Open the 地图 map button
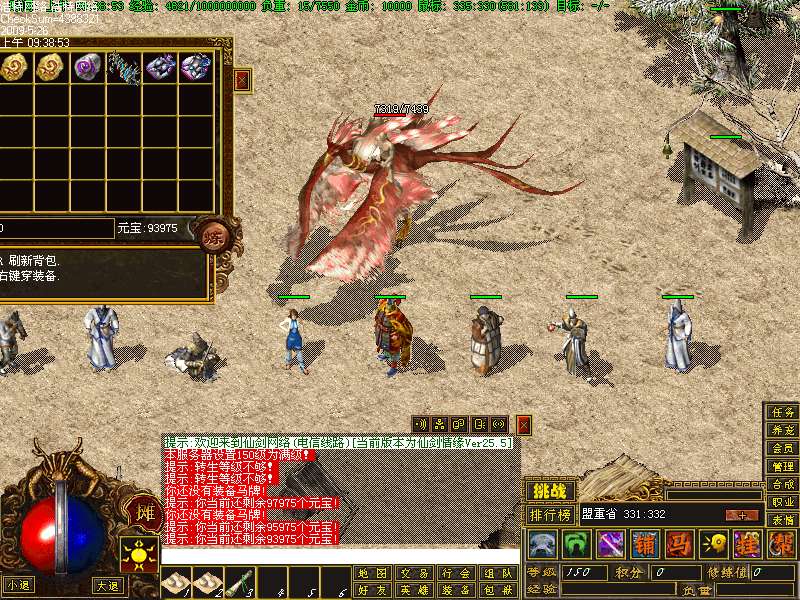 [x=372, y=573]
